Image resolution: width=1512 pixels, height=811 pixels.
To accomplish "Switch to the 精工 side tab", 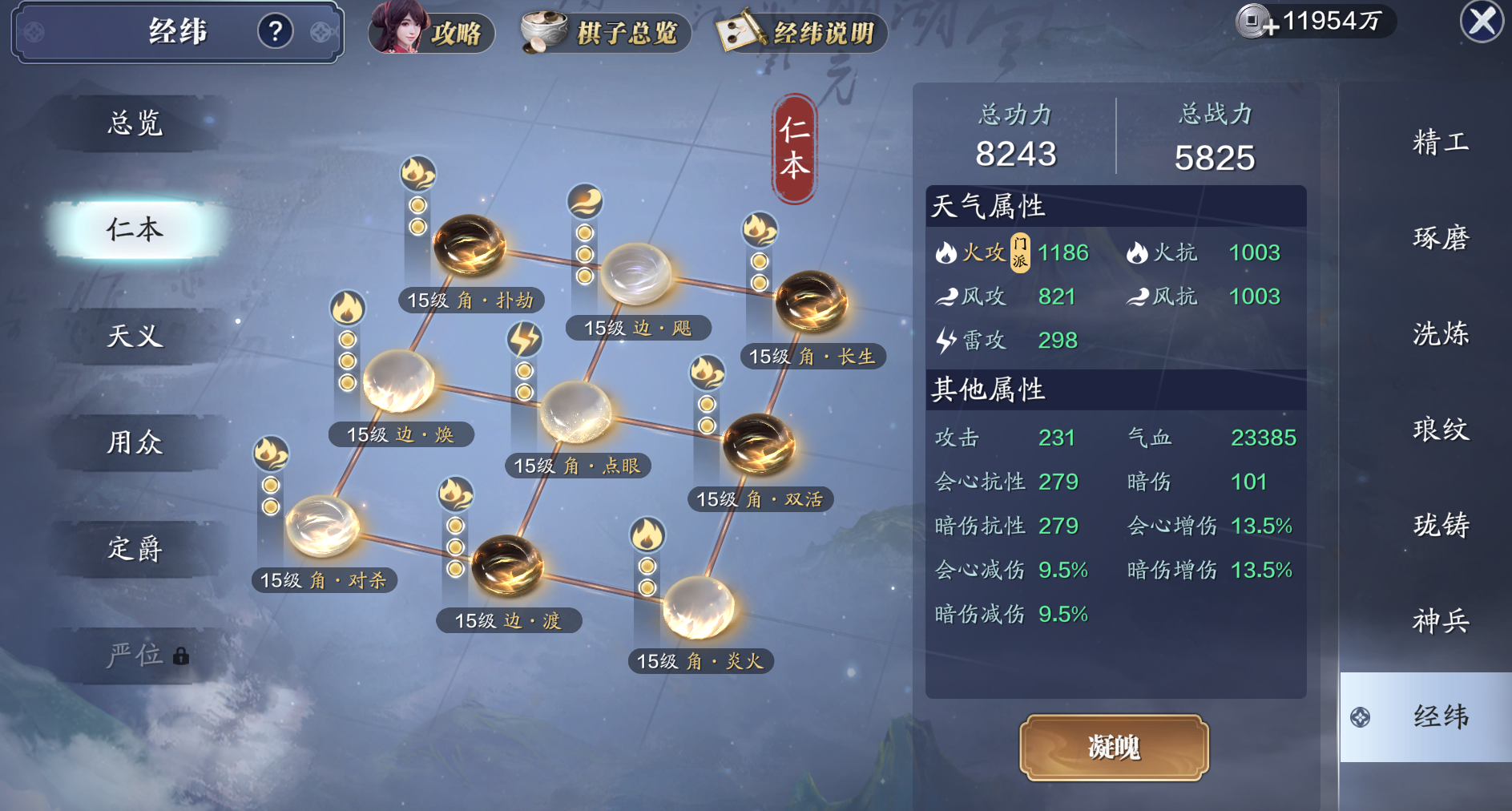I will 1440,143.
